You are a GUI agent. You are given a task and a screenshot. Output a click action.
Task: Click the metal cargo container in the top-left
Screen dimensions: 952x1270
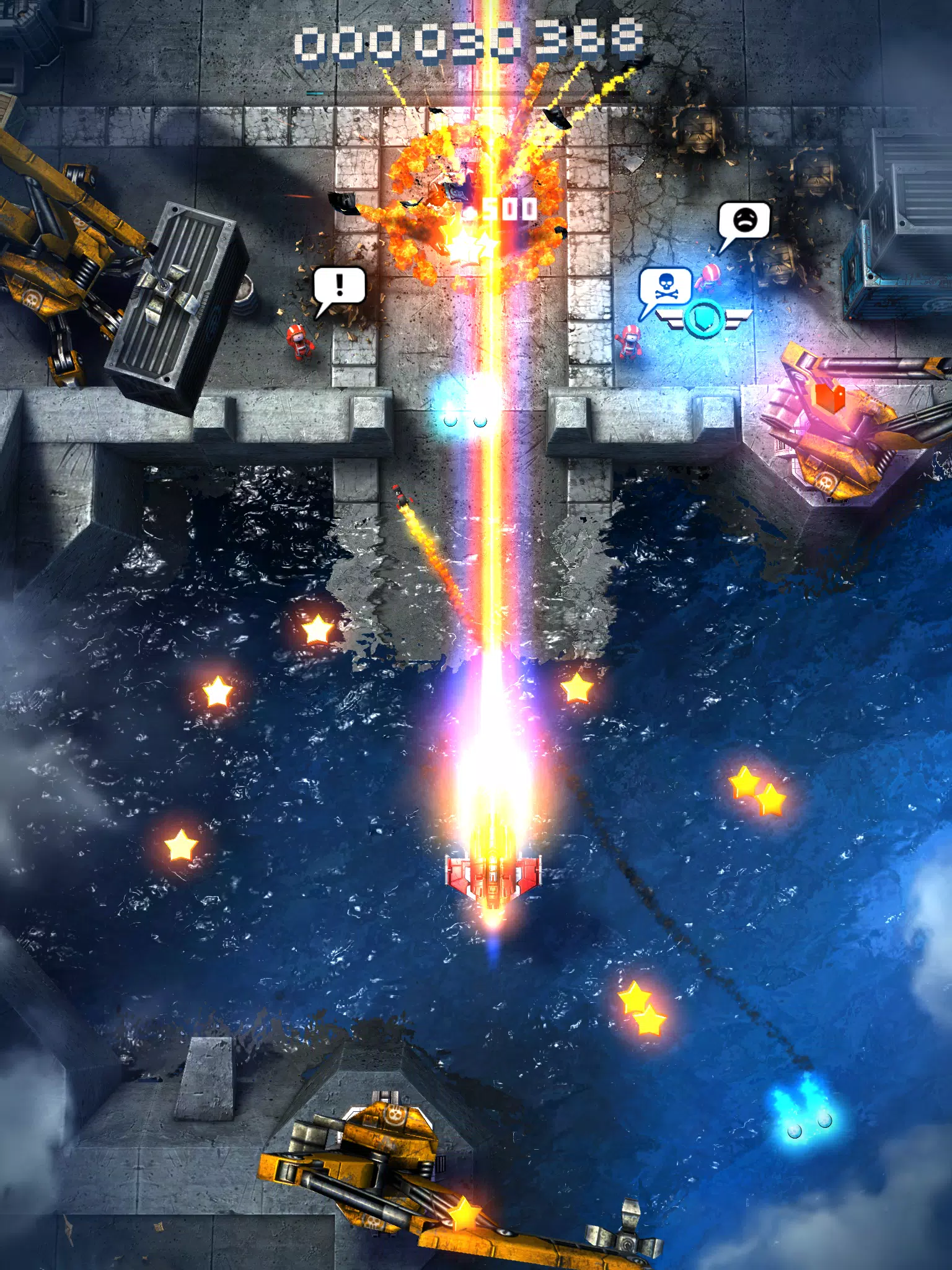click(180, 298)
